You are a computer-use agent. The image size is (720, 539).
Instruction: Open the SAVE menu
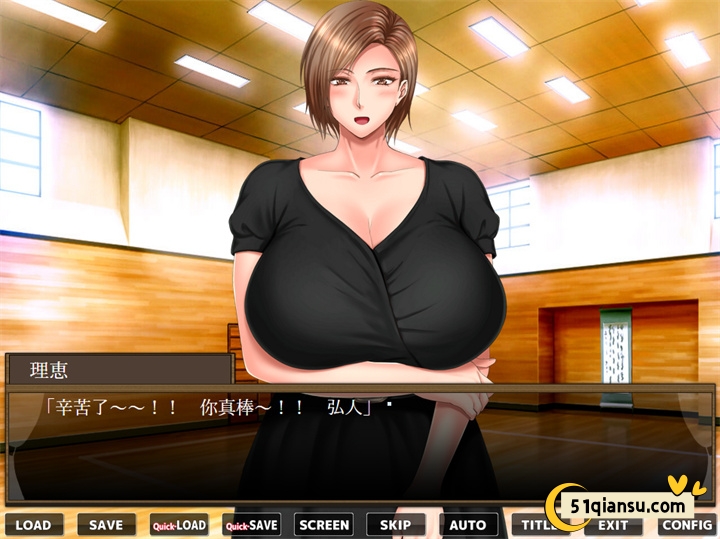click(x=105, y=525)
